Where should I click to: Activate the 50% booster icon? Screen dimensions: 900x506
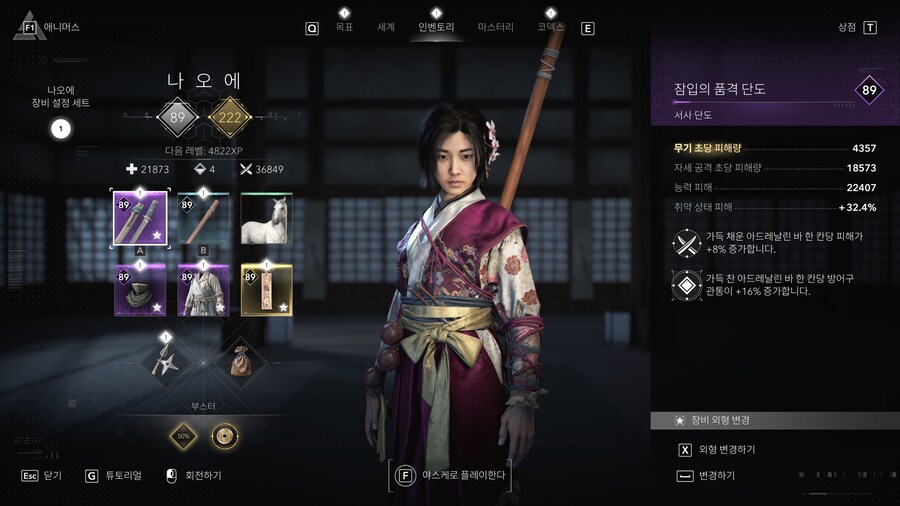click(x=183, y=436)
